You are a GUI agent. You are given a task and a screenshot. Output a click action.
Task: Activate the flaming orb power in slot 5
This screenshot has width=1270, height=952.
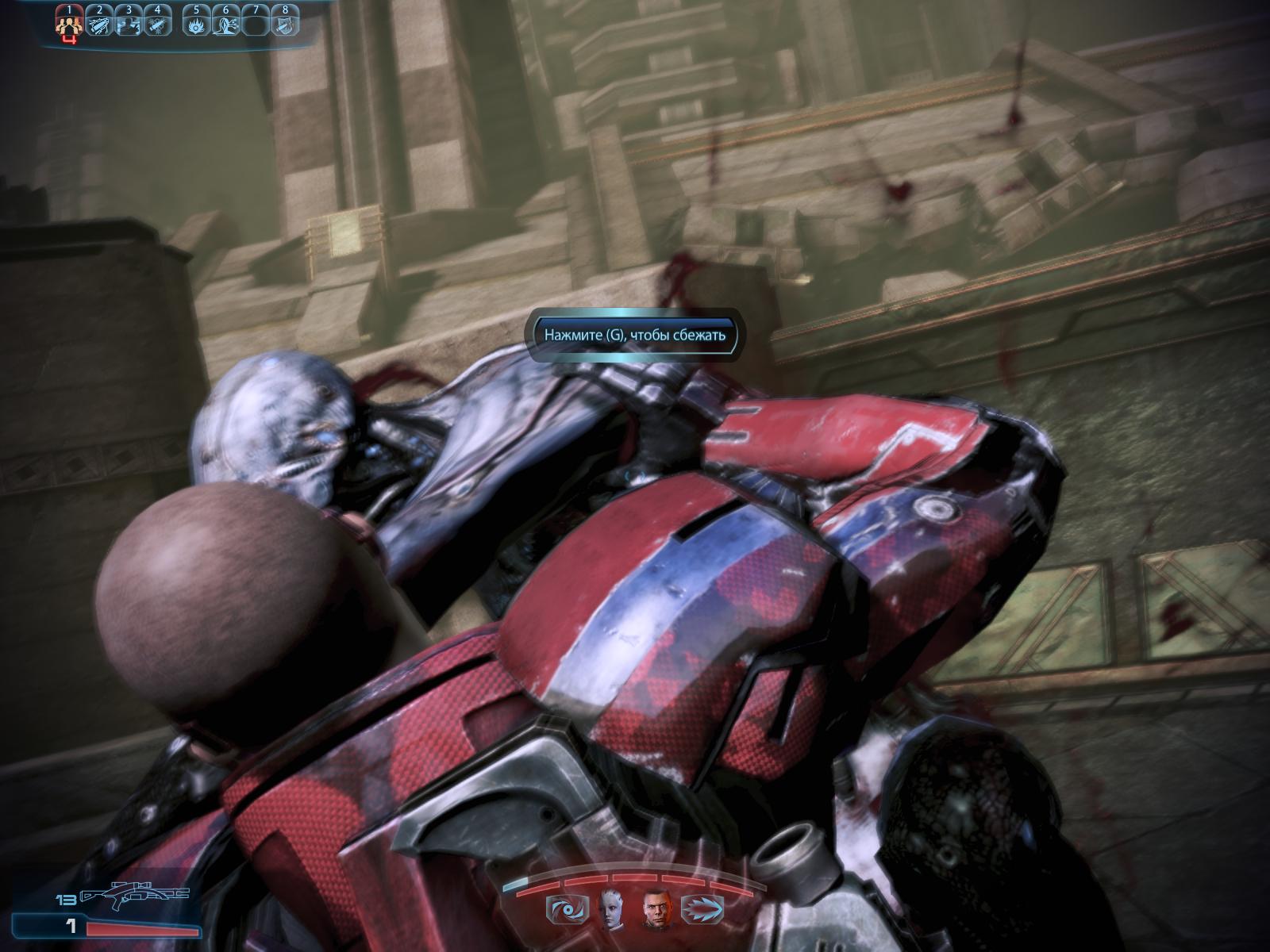click(196, 25)
